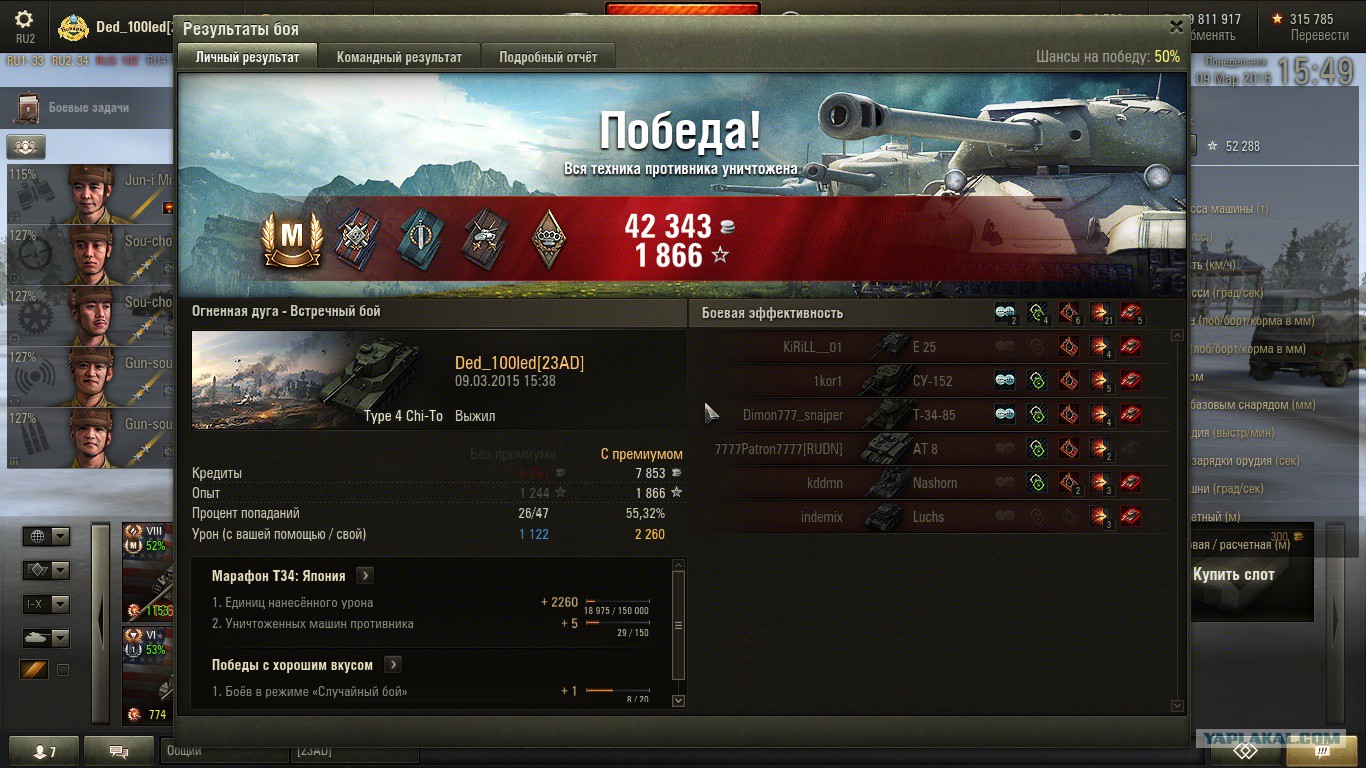Switch to the Командный результат tab
The image size is (1366, 768).
(399, 57)
